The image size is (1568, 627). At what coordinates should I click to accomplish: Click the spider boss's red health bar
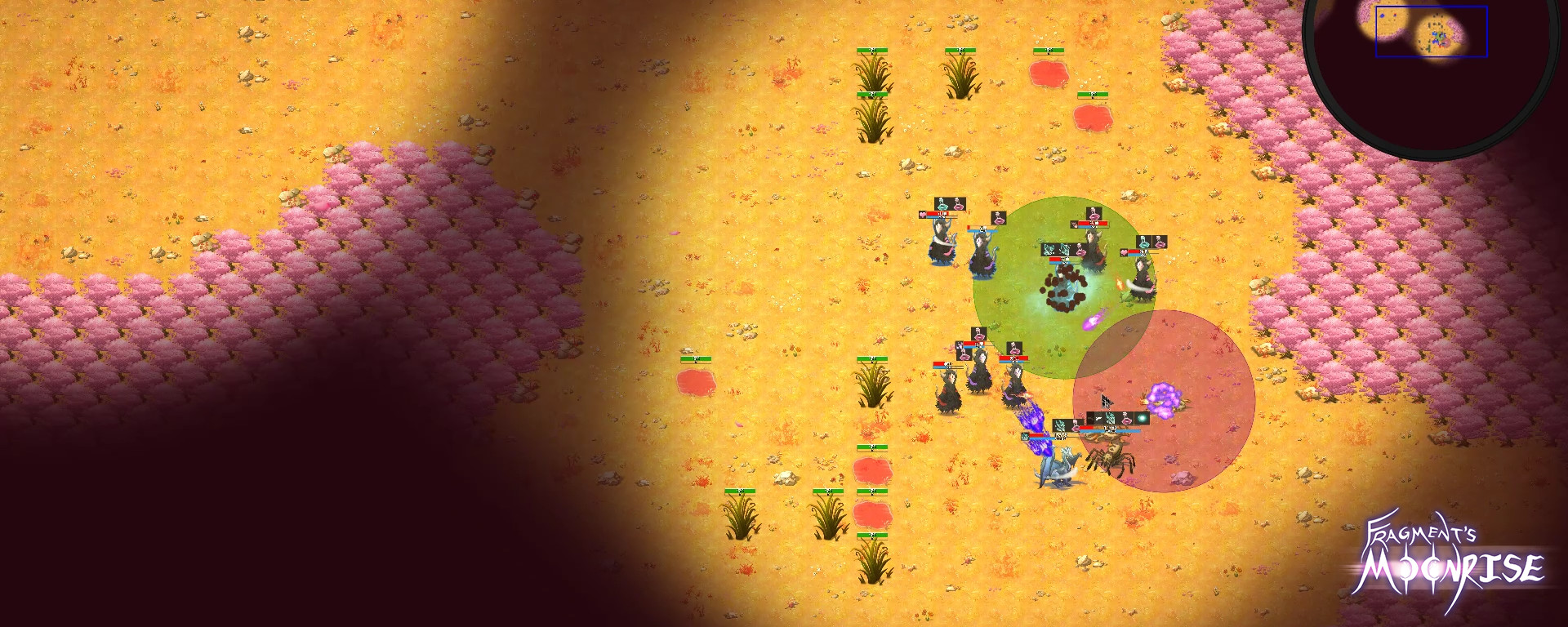pyautogui.click(x=1087, y=428)
